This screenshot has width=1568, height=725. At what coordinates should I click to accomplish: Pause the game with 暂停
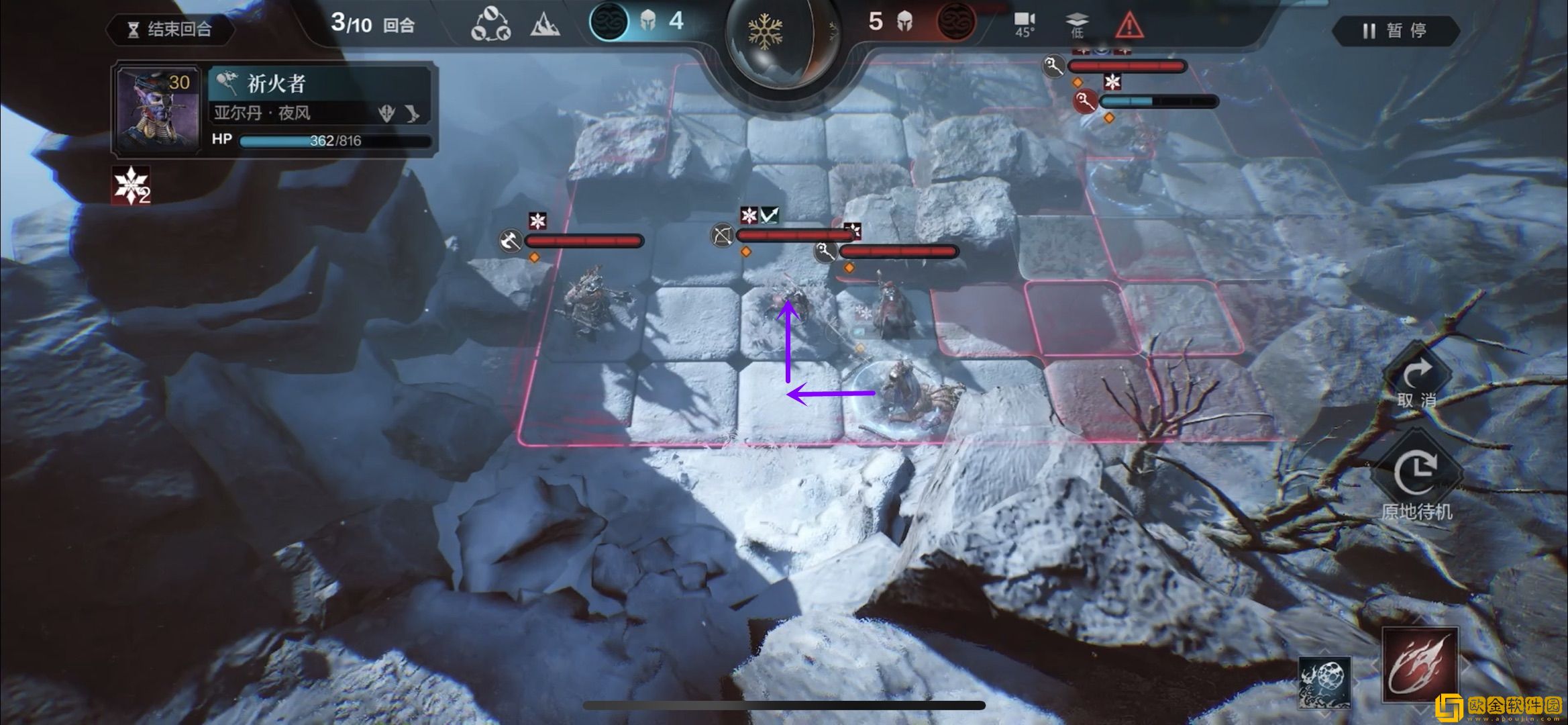point(1394,31)
